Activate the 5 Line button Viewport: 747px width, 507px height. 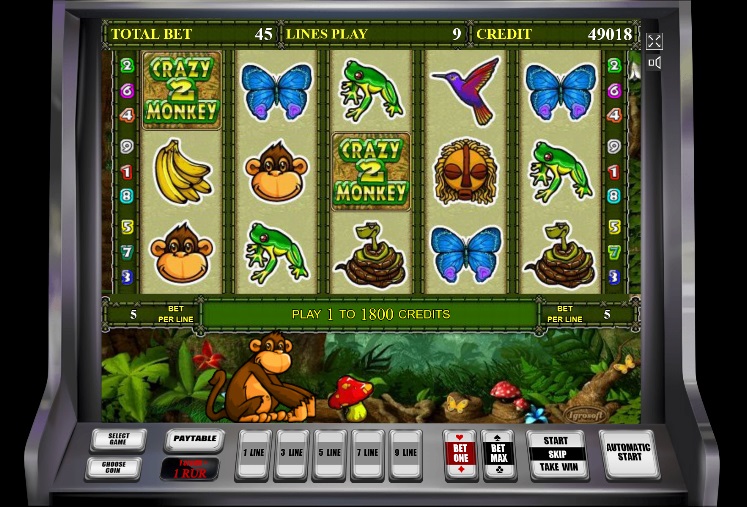pyautogui.click(x=329, y=454)
